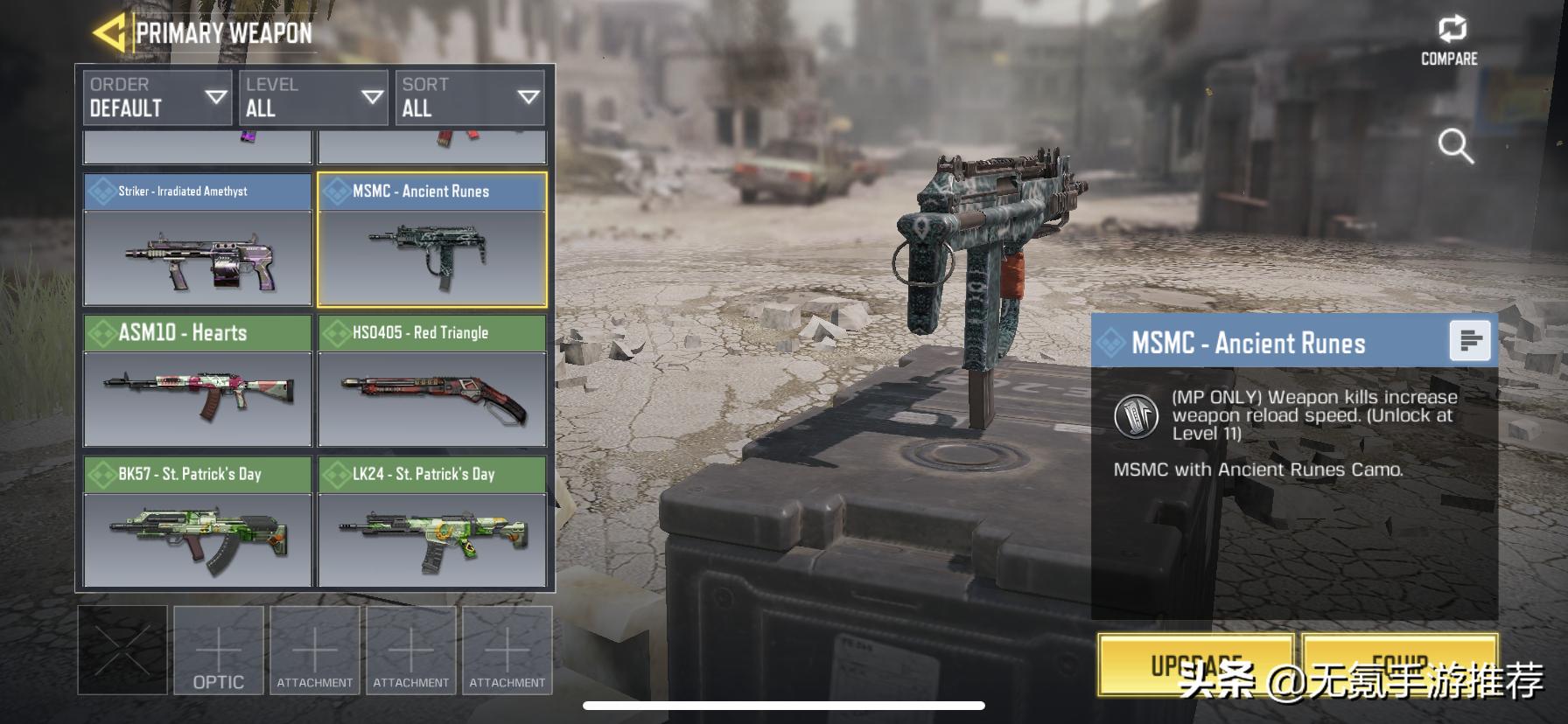Open the Compare weapons view

1450,41
